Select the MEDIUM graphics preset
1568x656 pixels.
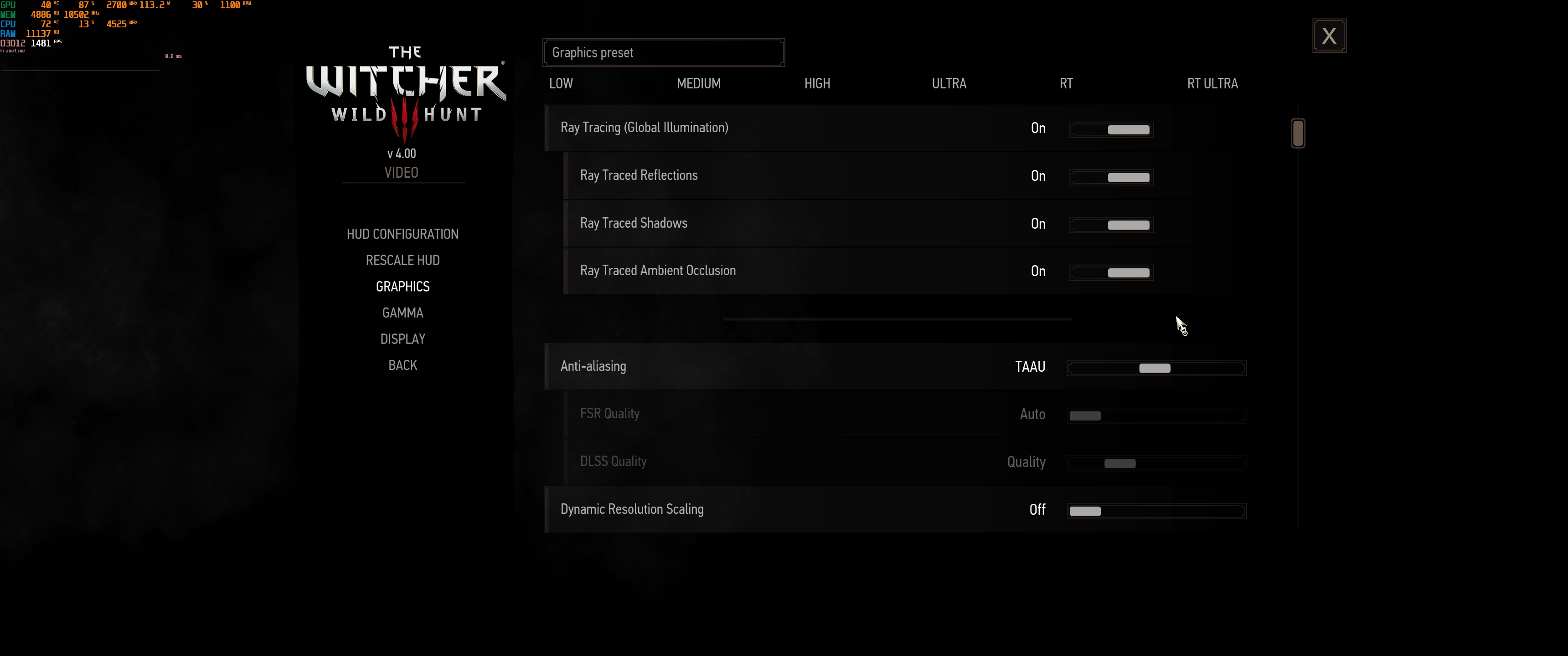pyautogui.click(x=698, y=83)
